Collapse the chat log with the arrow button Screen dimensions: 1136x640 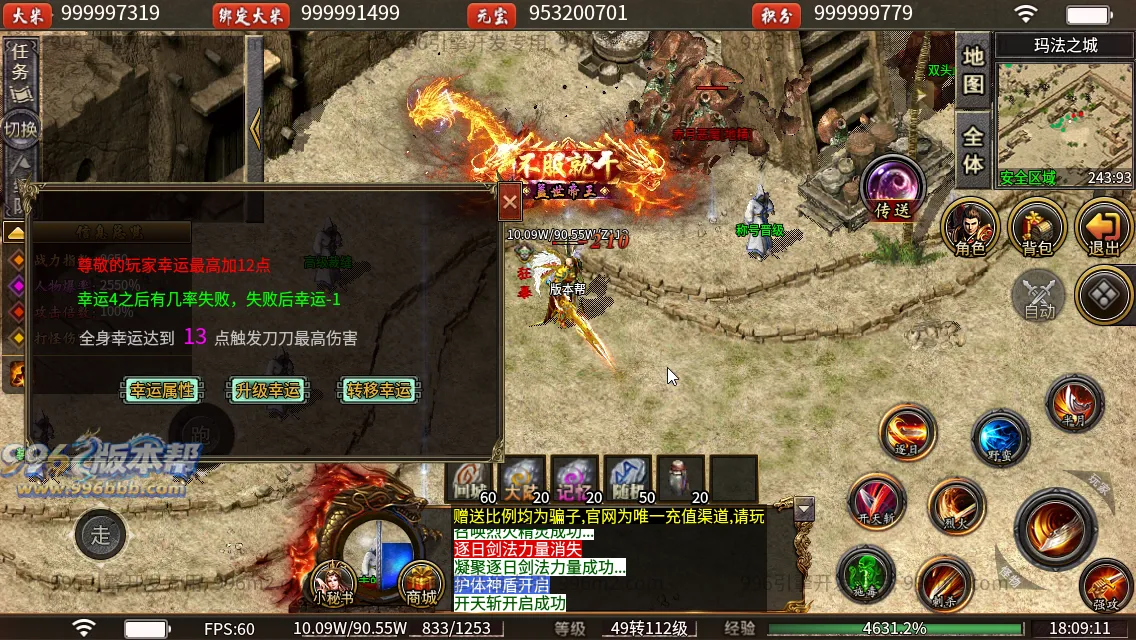point(803,511)
